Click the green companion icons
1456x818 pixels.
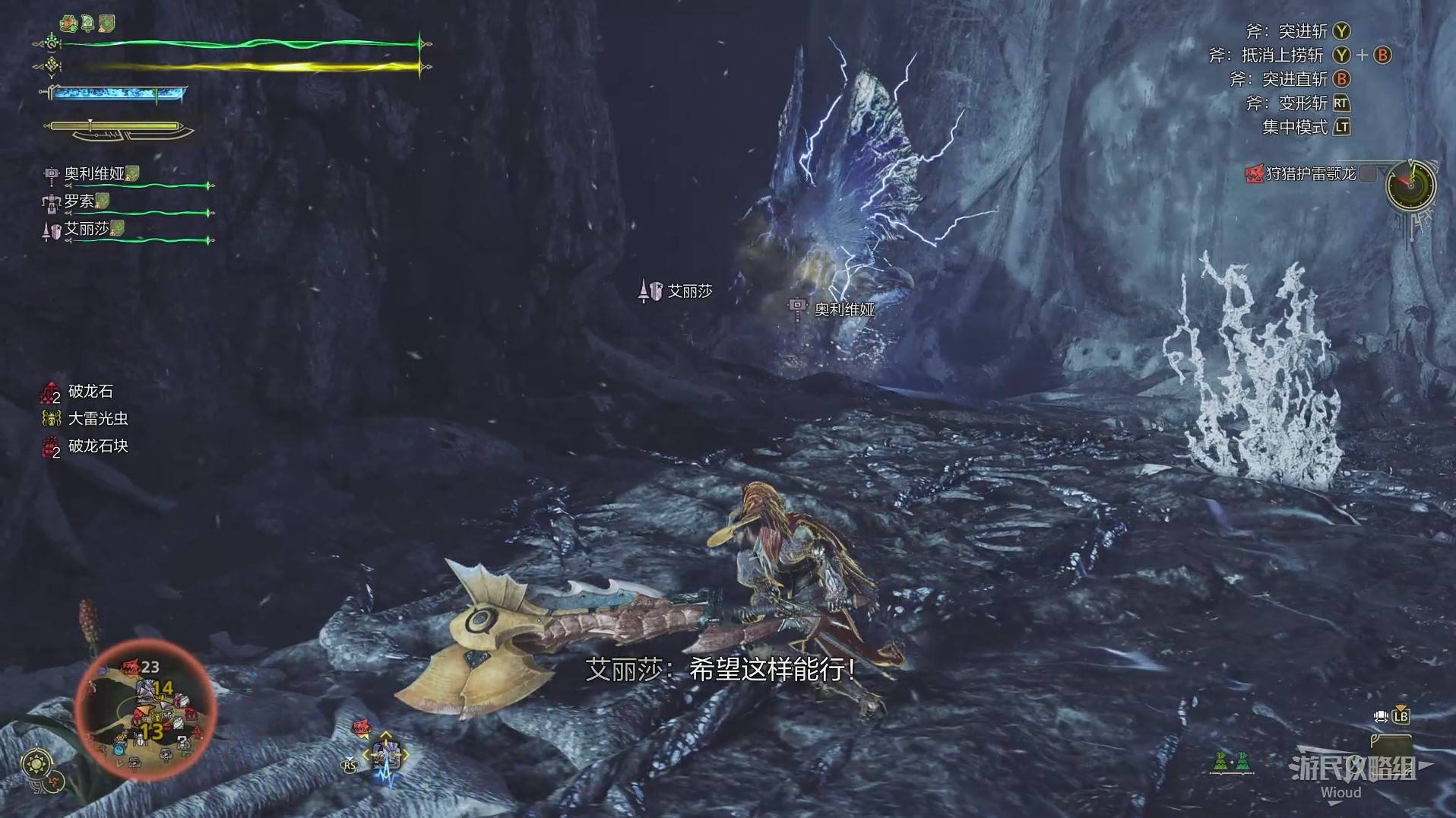coord(1232,761)
